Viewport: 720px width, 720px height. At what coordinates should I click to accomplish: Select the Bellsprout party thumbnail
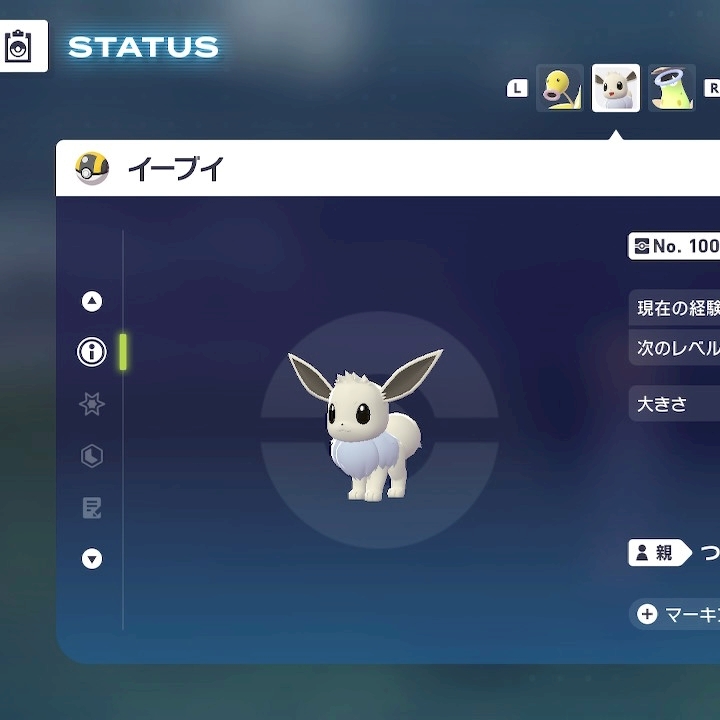[x=559, y=89]
